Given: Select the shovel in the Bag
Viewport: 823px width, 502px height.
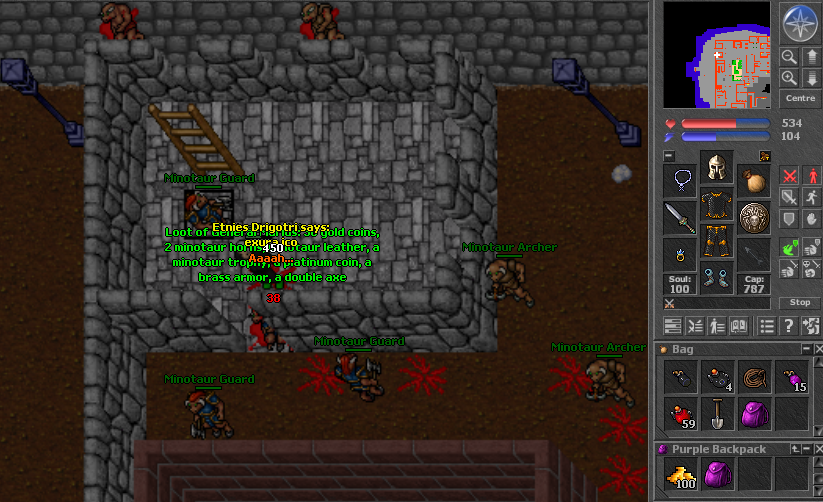Looking at the screenshot, I should click(x=716, y=413).
